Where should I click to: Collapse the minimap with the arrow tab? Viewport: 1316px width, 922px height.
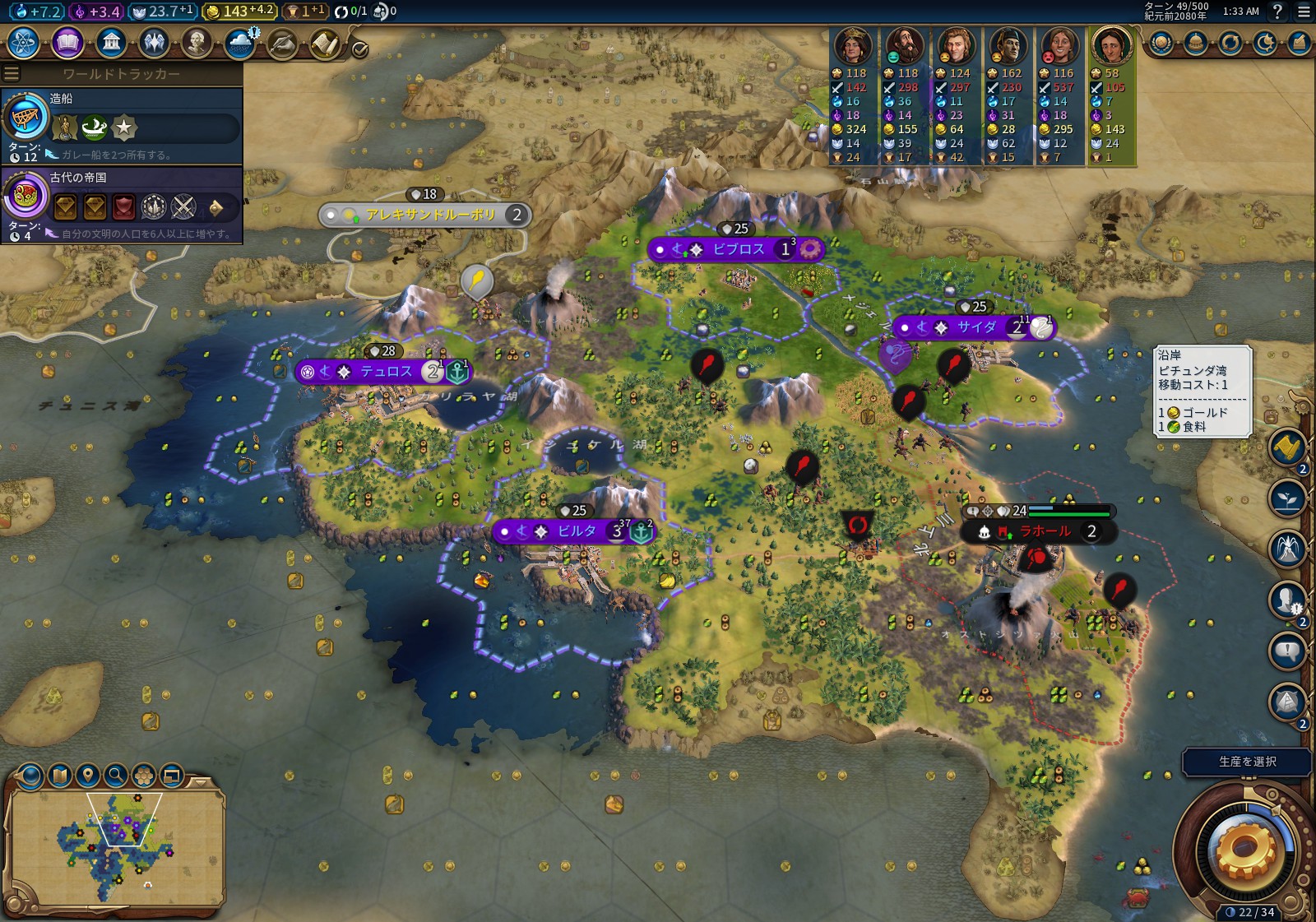200,781
